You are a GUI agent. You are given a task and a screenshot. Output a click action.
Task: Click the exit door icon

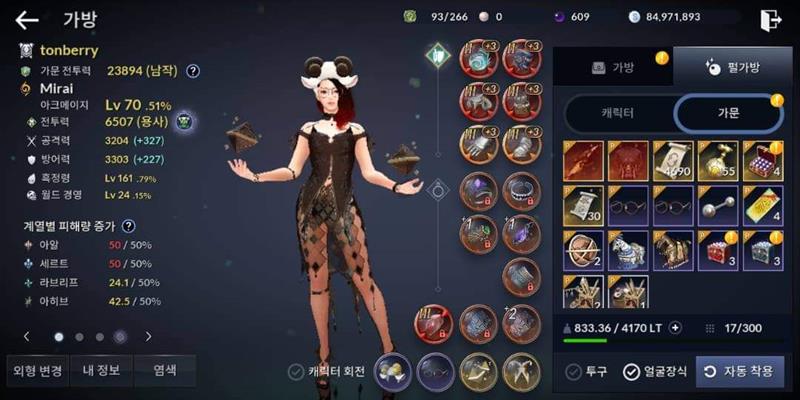point(770,19)
